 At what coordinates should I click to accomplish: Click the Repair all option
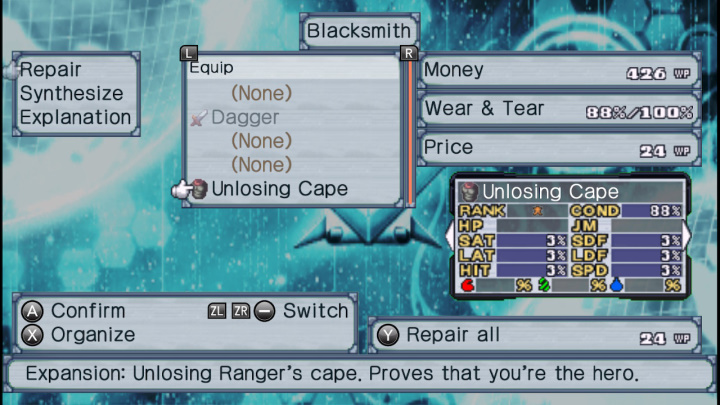[x=452, y=335]
